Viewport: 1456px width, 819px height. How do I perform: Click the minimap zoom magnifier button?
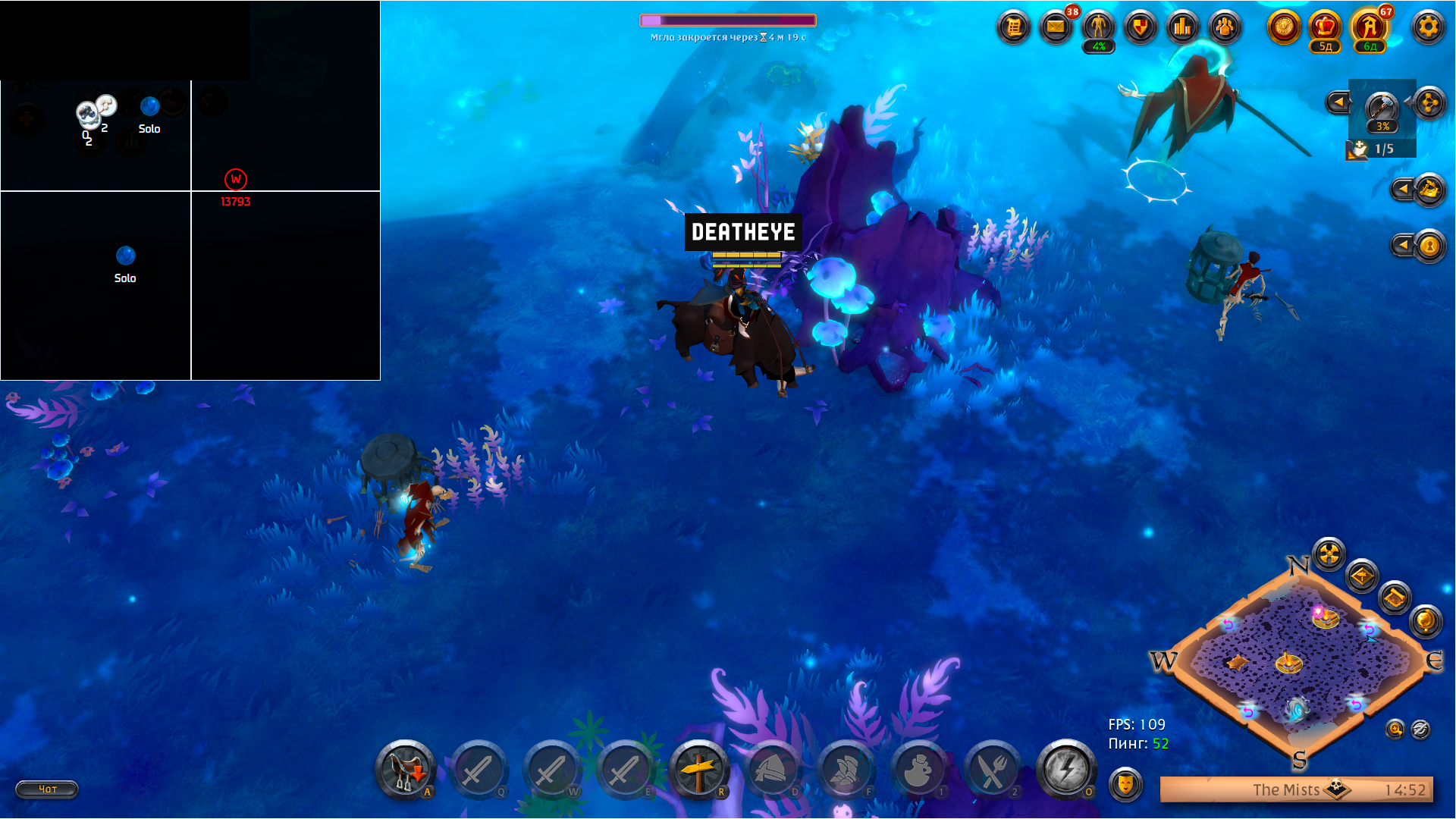pos(1395,730)
